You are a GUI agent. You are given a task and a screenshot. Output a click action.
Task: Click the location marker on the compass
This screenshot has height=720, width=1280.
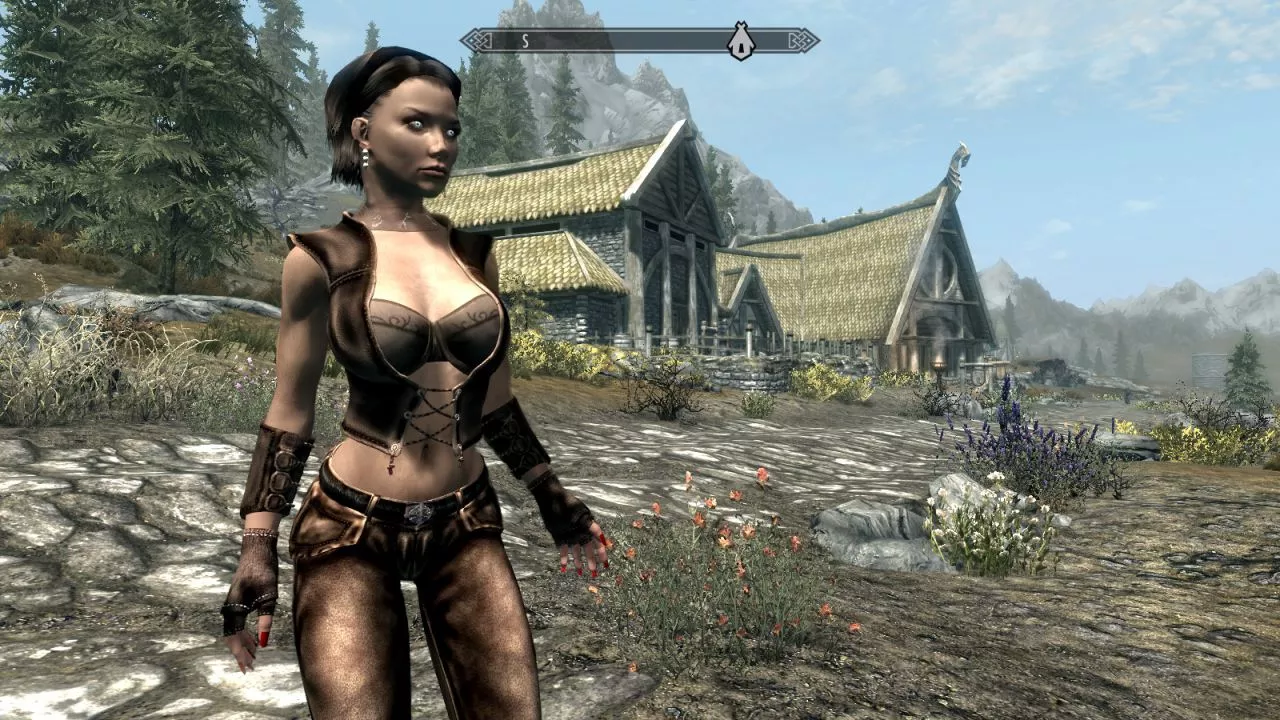(740, 42)
